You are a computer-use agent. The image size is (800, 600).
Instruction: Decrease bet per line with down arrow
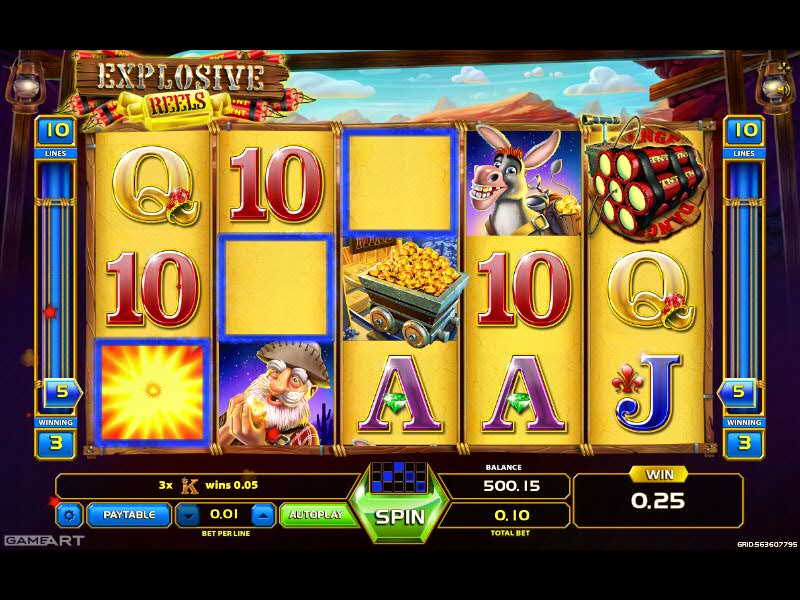click(189, 515)
